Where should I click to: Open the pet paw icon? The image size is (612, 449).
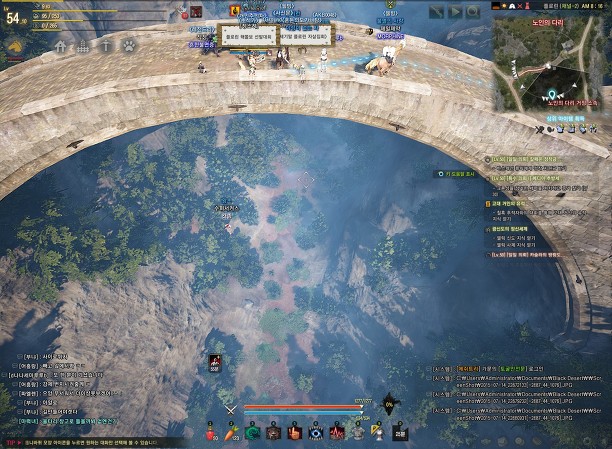coord(129,45)
